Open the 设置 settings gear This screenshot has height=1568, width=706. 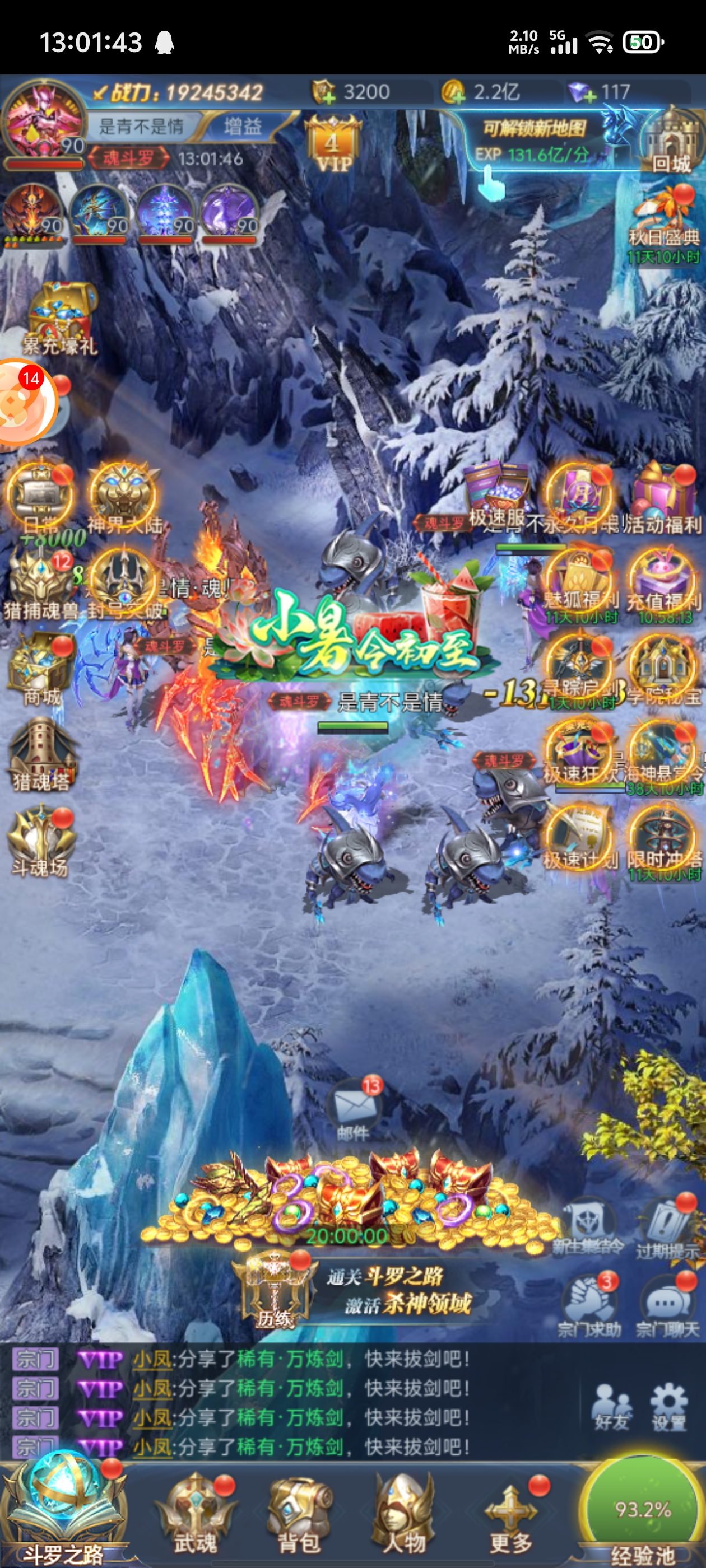(668, 1405)
